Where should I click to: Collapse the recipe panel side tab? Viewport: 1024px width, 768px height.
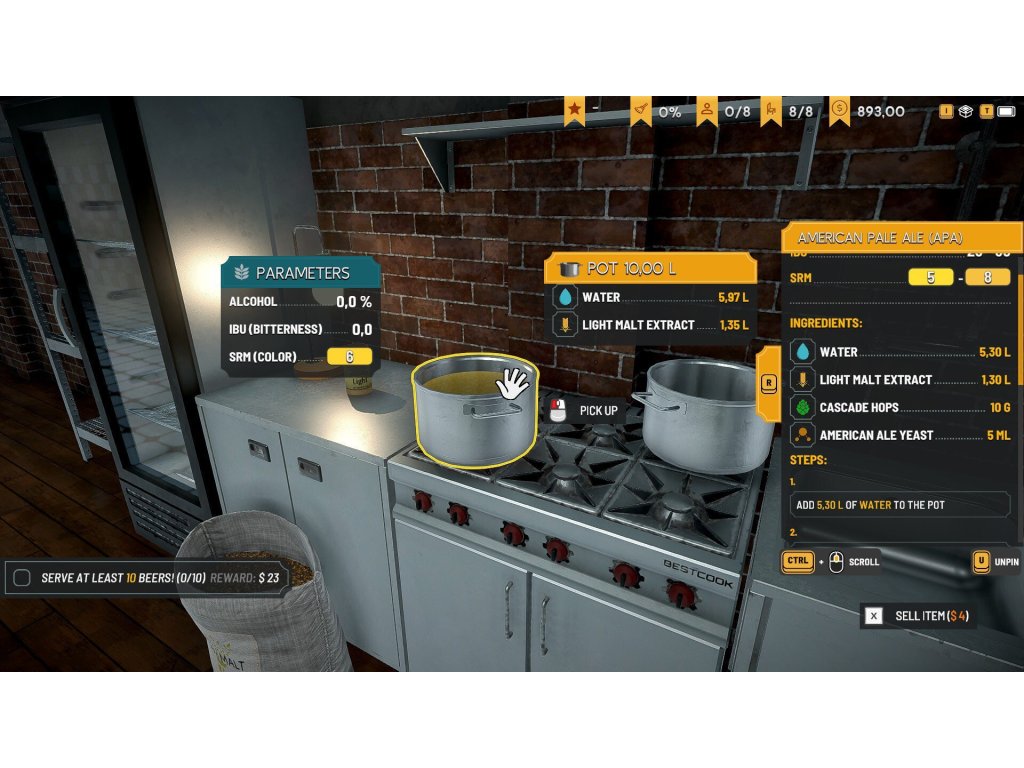tap(768, 383)
